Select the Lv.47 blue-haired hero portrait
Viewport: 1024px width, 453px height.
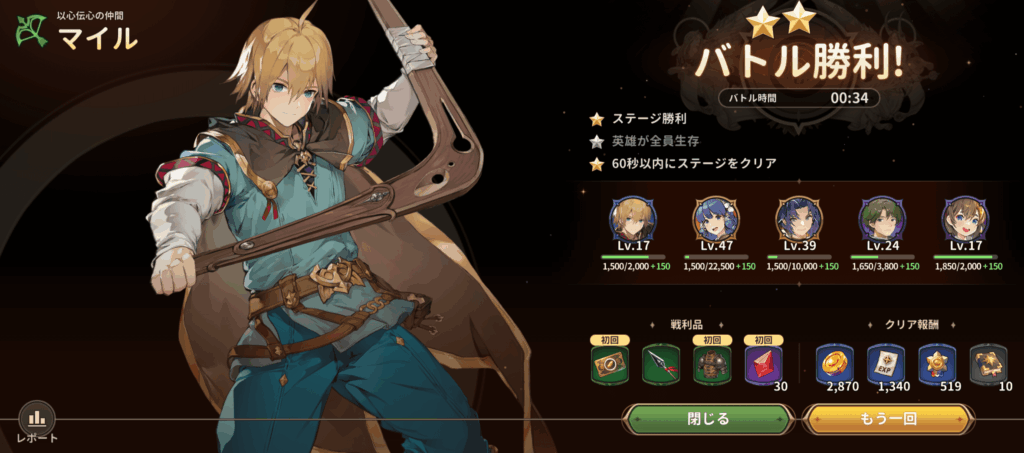point(714,219)
